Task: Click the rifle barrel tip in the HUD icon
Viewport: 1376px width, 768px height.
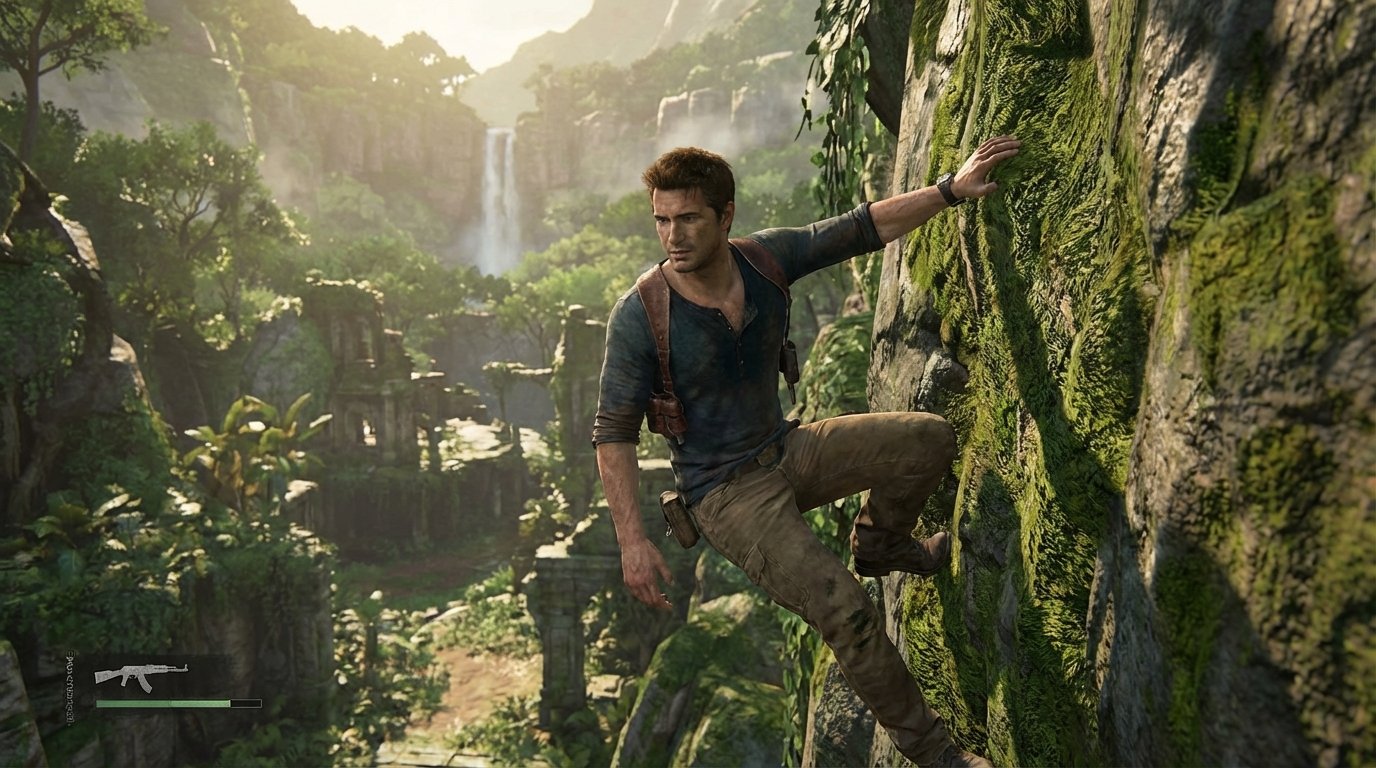Action: coord(185,668)
